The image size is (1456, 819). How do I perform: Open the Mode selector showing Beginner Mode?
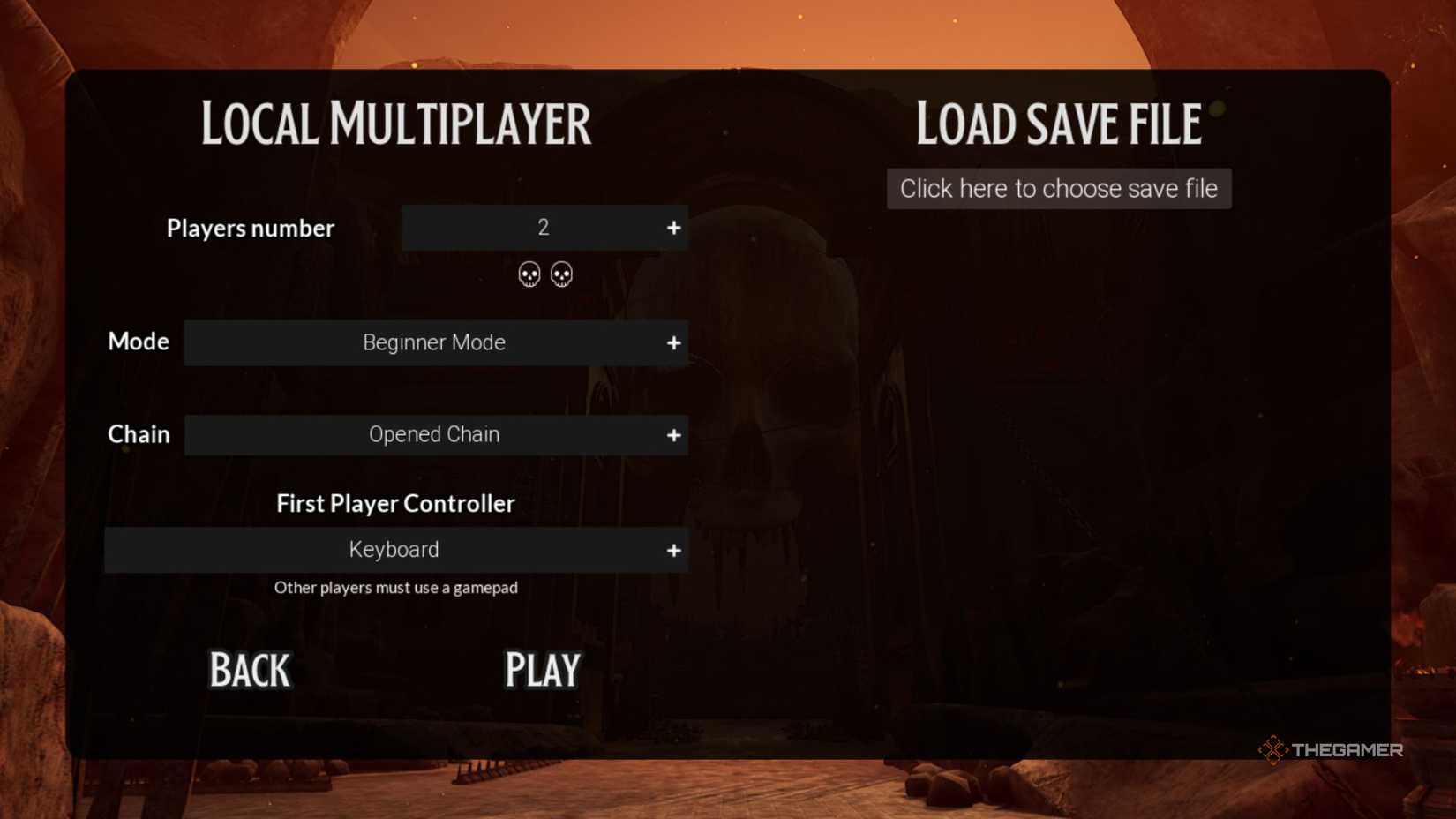434,343
